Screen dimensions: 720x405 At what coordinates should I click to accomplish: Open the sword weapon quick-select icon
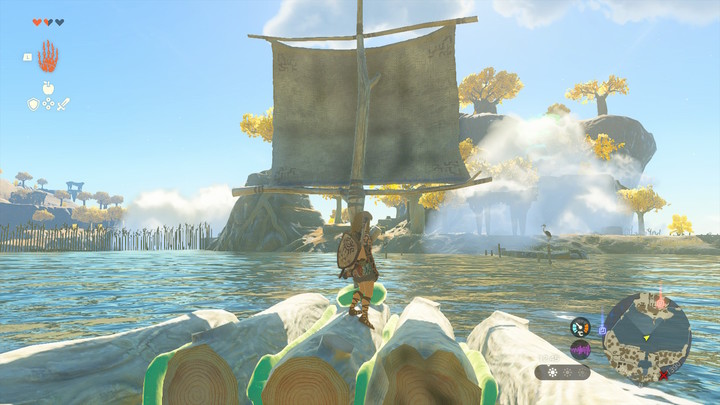tap(62, 103)
